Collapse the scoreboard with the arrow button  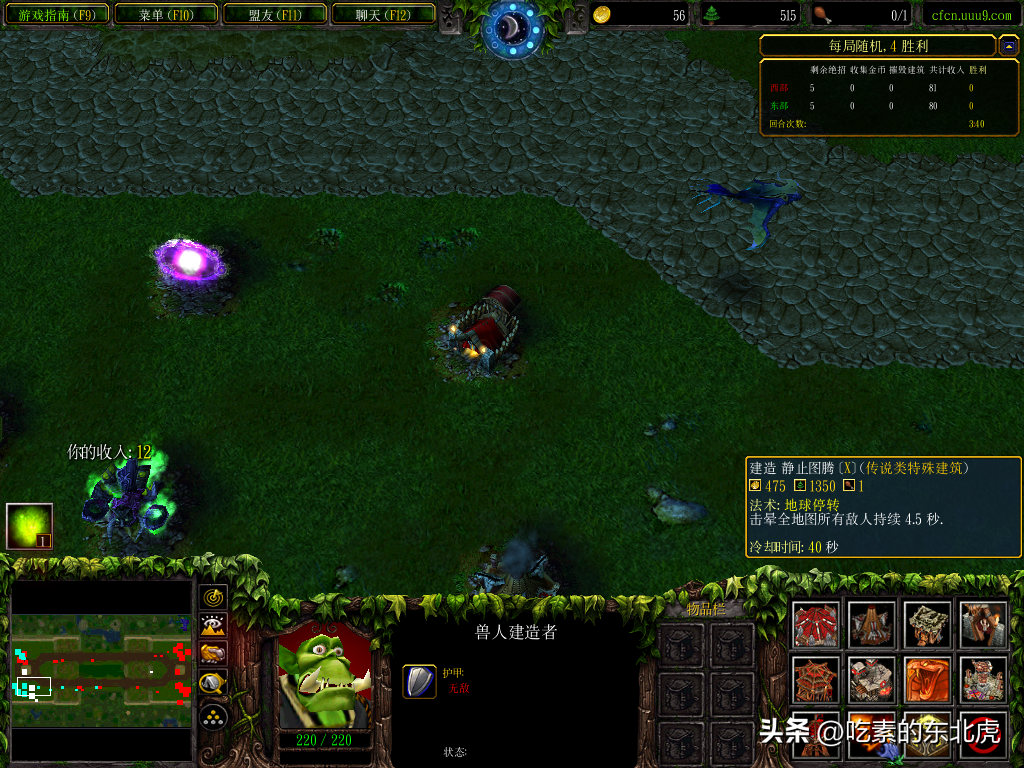(x=1009, y=46)
